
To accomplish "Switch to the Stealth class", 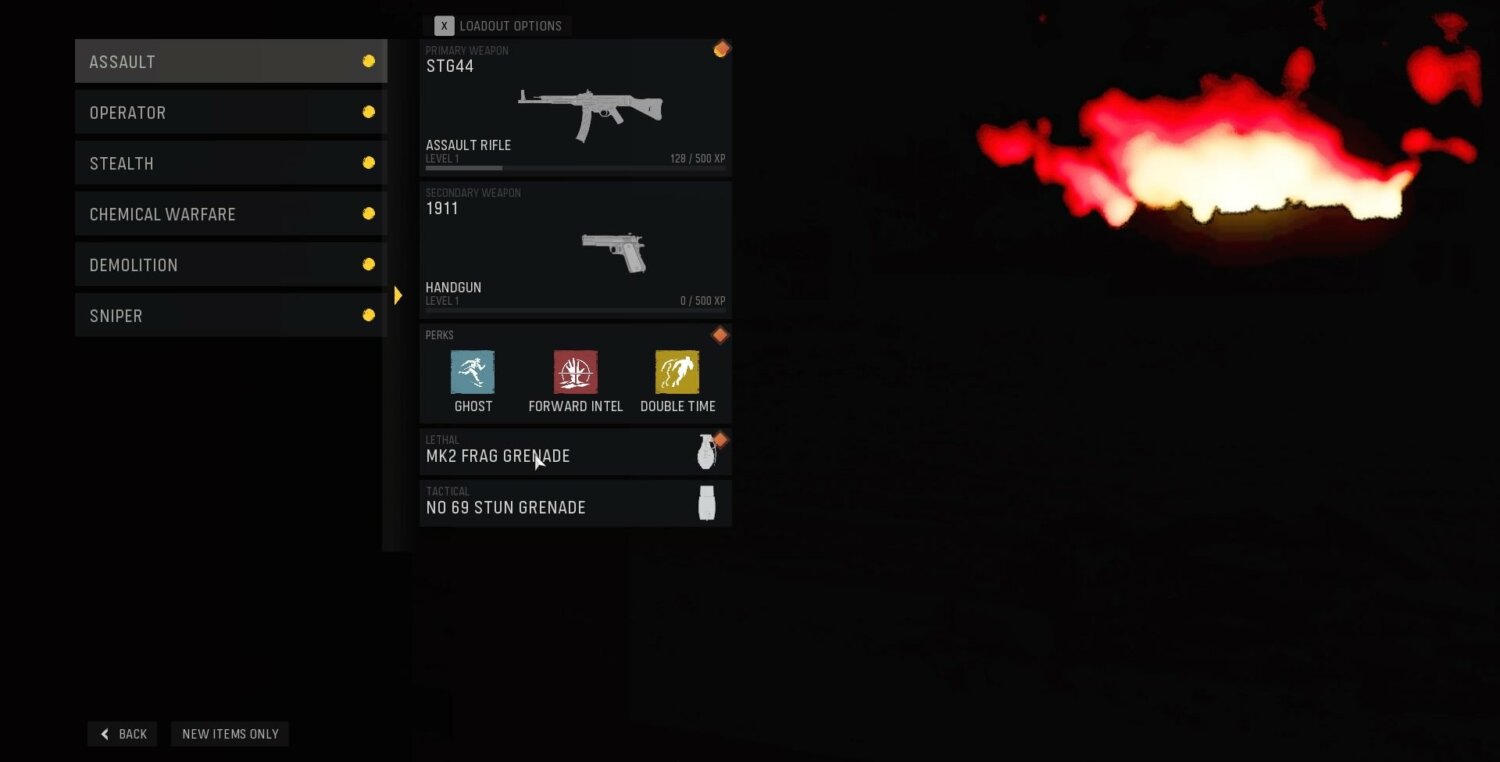I will click(x=230, y=162).
